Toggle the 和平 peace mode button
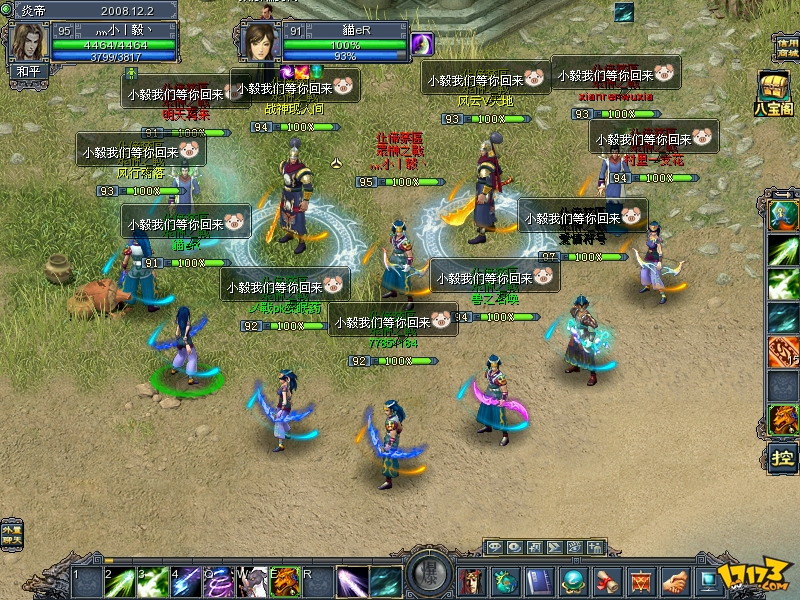This screenshot has height=600, width=800. 26,72
